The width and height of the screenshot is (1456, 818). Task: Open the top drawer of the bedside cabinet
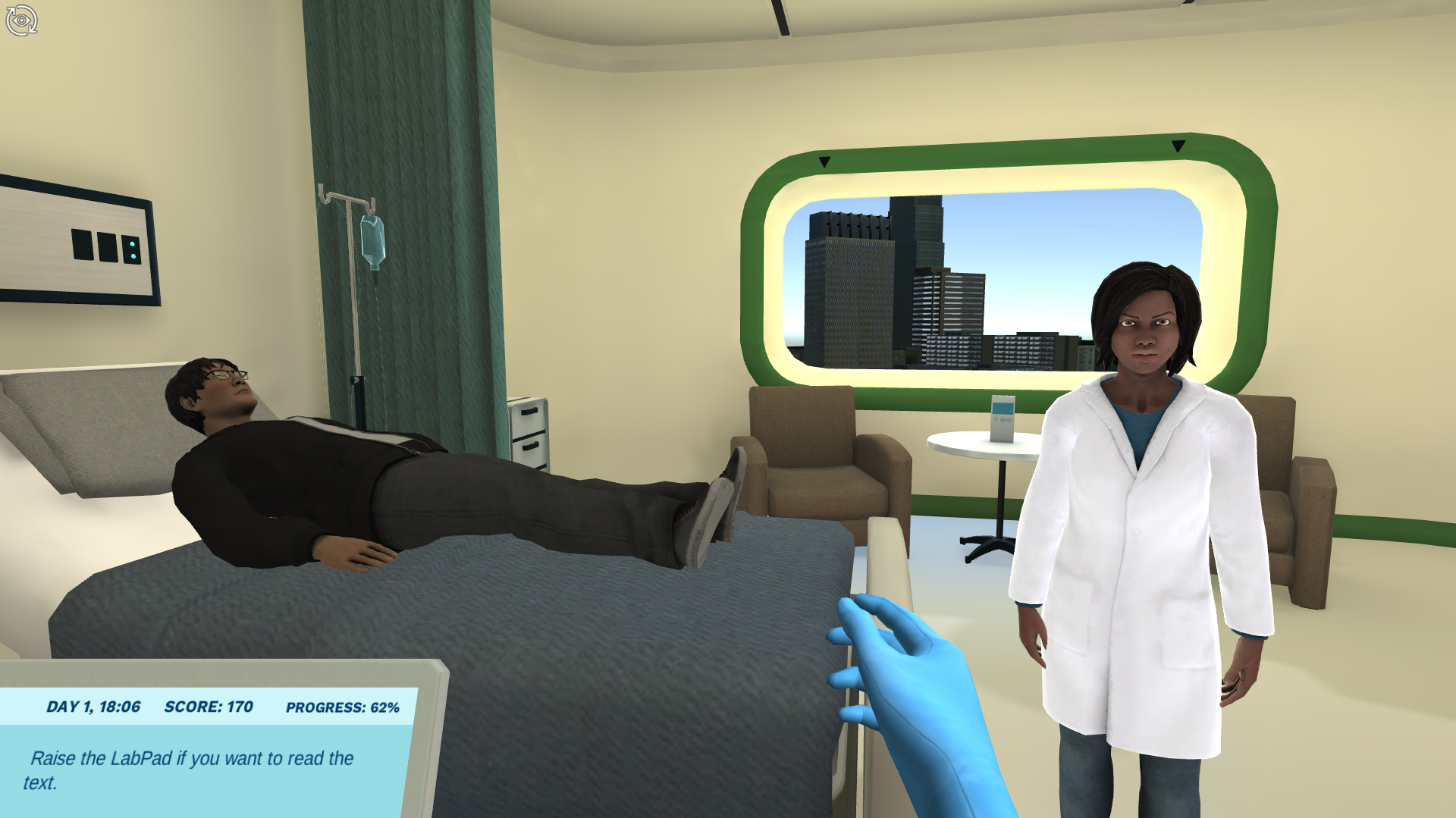[x=529, y=412]
